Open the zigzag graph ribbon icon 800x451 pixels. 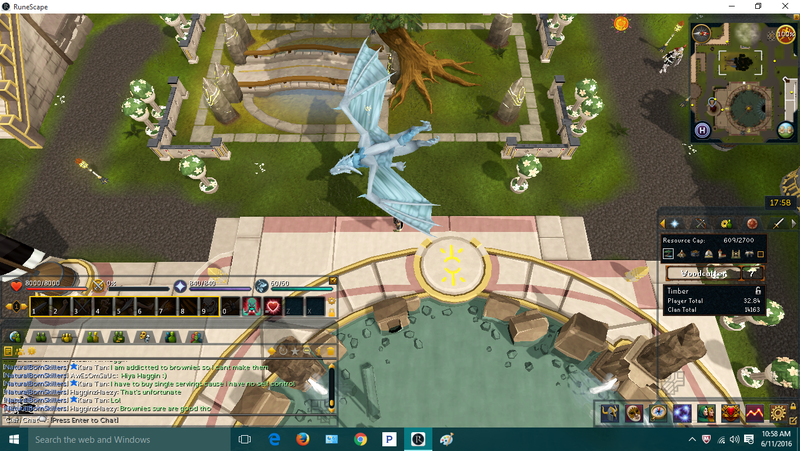[x=754, y=413]
